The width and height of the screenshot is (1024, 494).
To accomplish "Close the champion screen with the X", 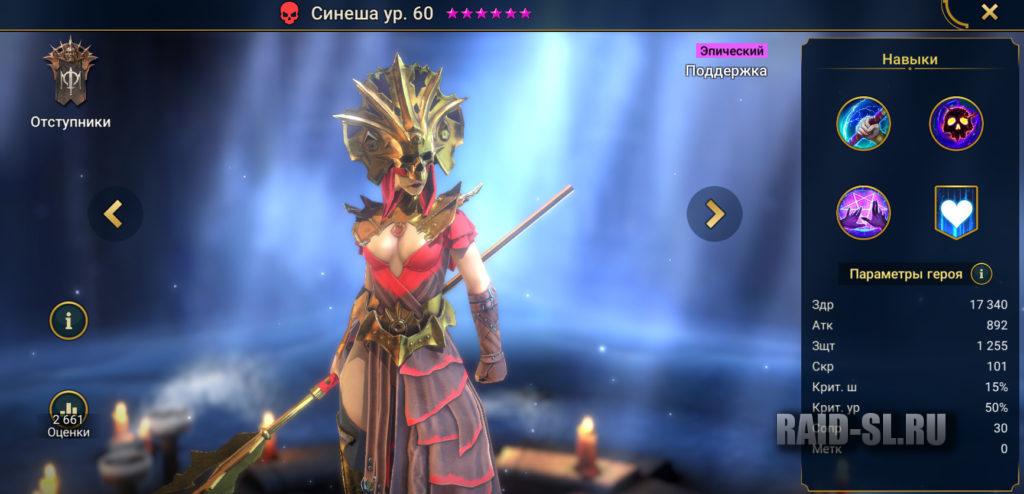I will point(989,13).
